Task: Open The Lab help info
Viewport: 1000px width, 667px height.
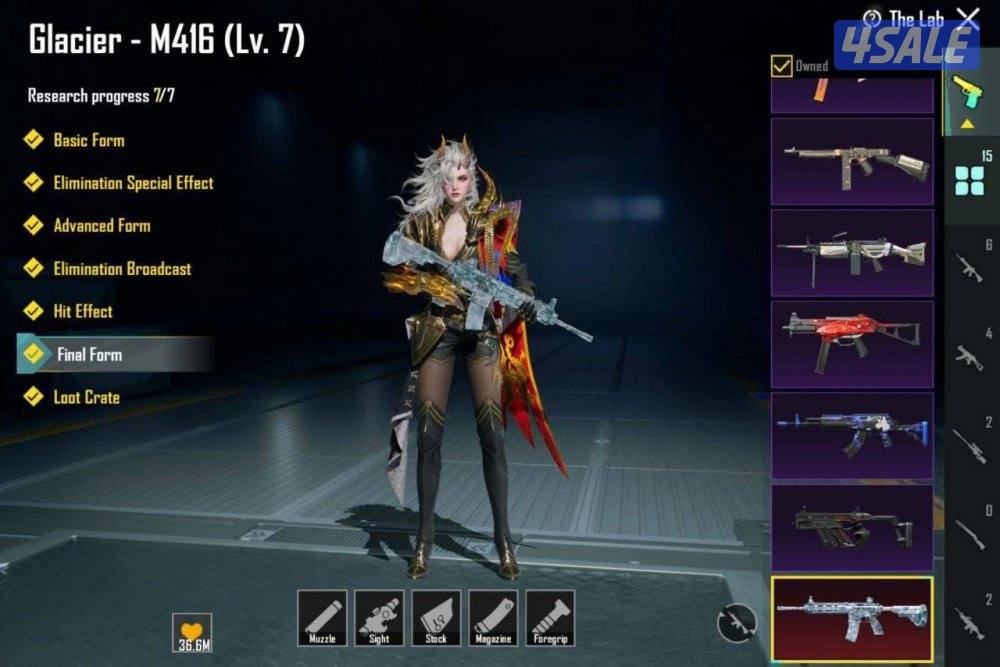Action: [x=873, y=19]
